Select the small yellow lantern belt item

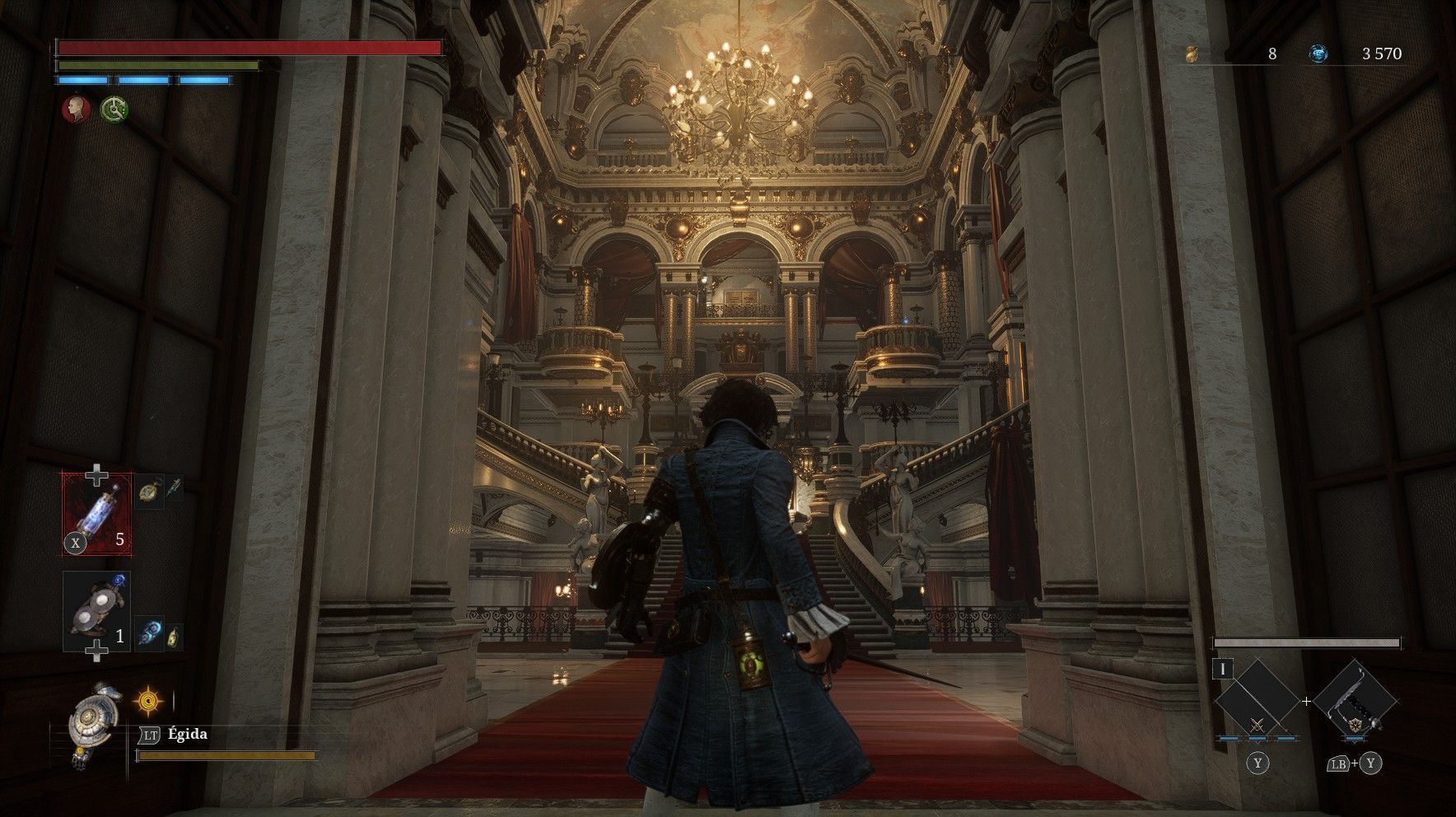[x=174, y=637]
